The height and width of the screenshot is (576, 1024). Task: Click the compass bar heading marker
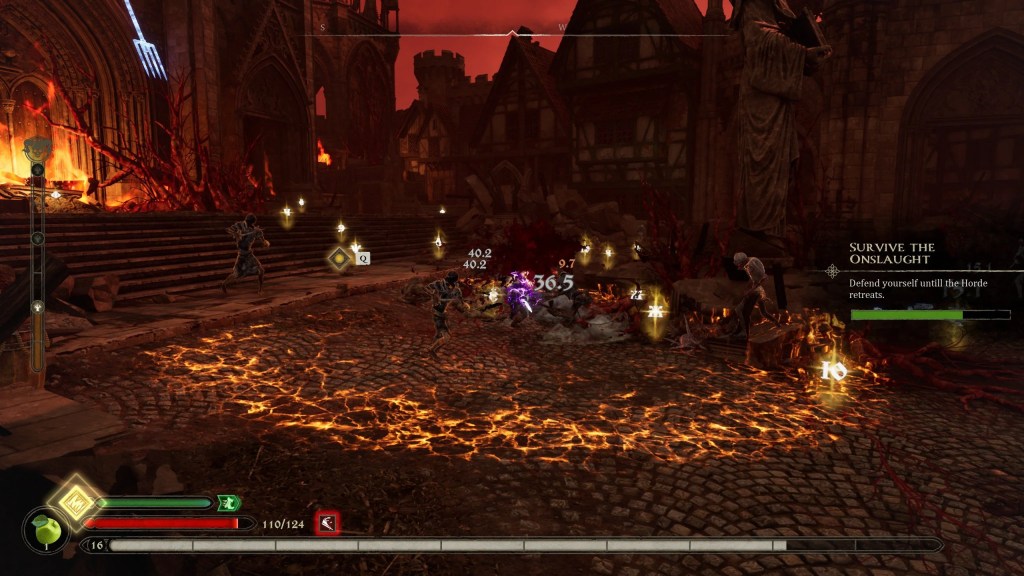tap(514, 33)
